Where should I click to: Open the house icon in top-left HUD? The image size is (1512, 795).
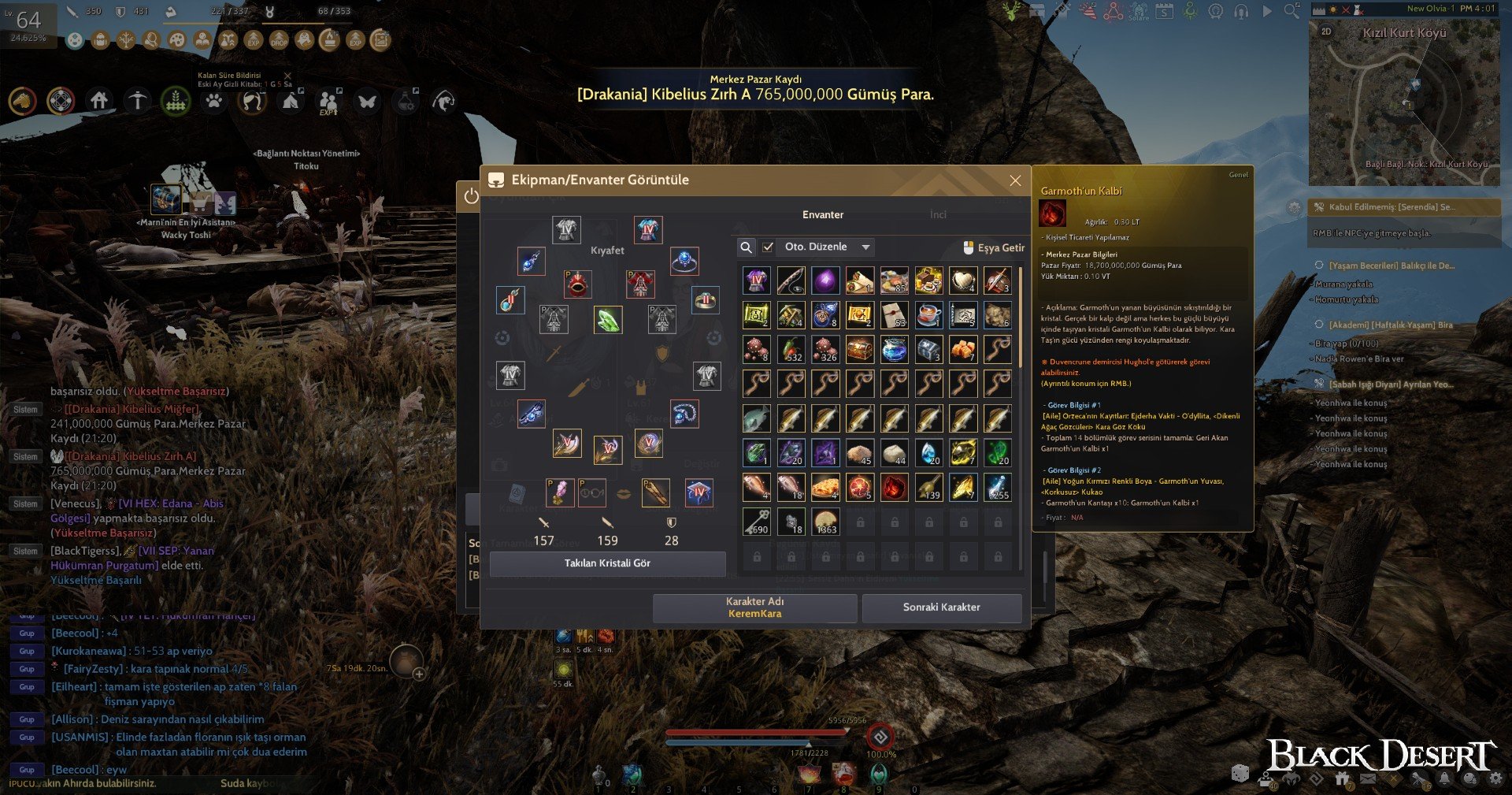tap(99, 101)
